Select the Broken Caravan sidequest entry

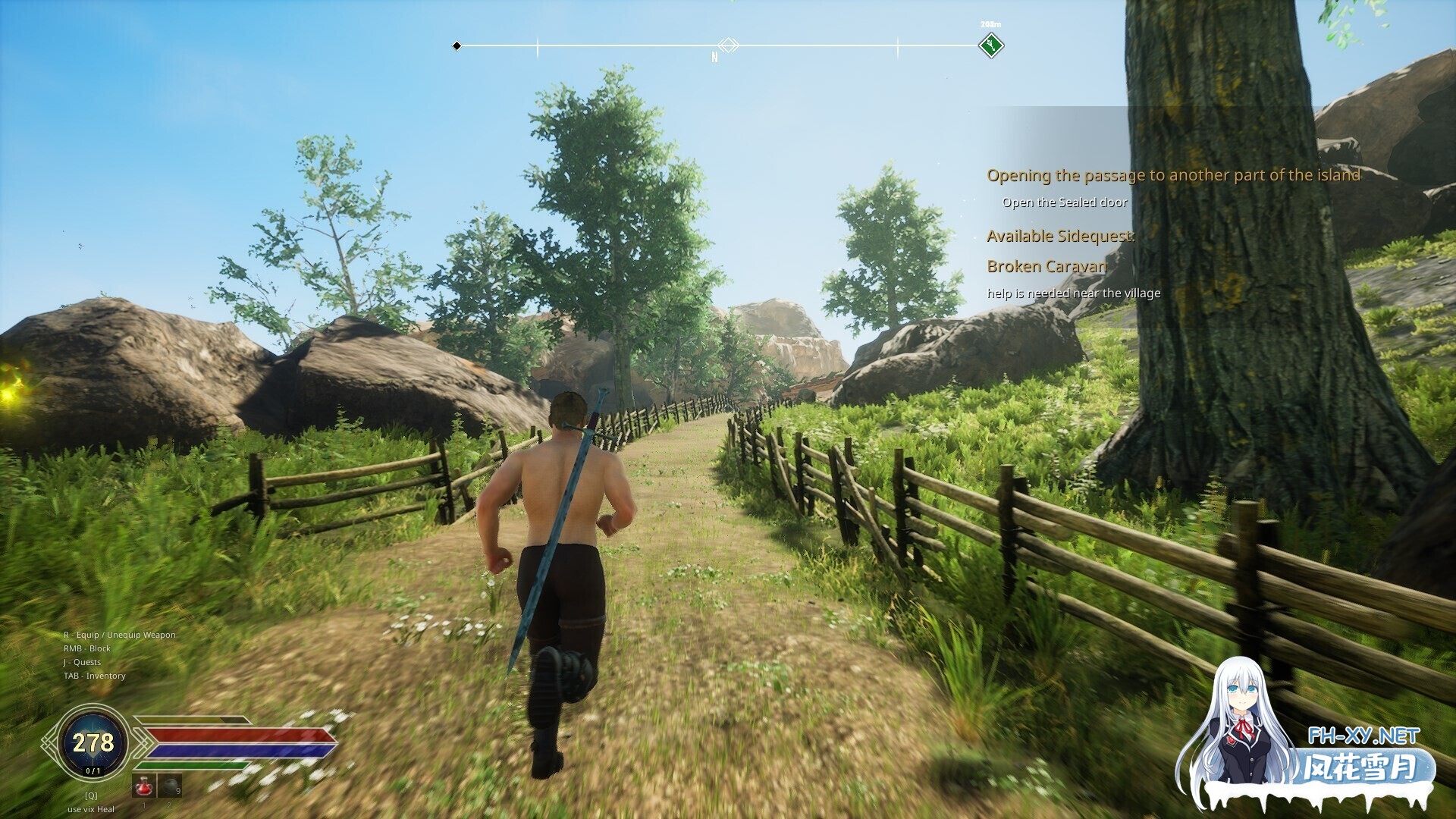tap(1046, 266)
